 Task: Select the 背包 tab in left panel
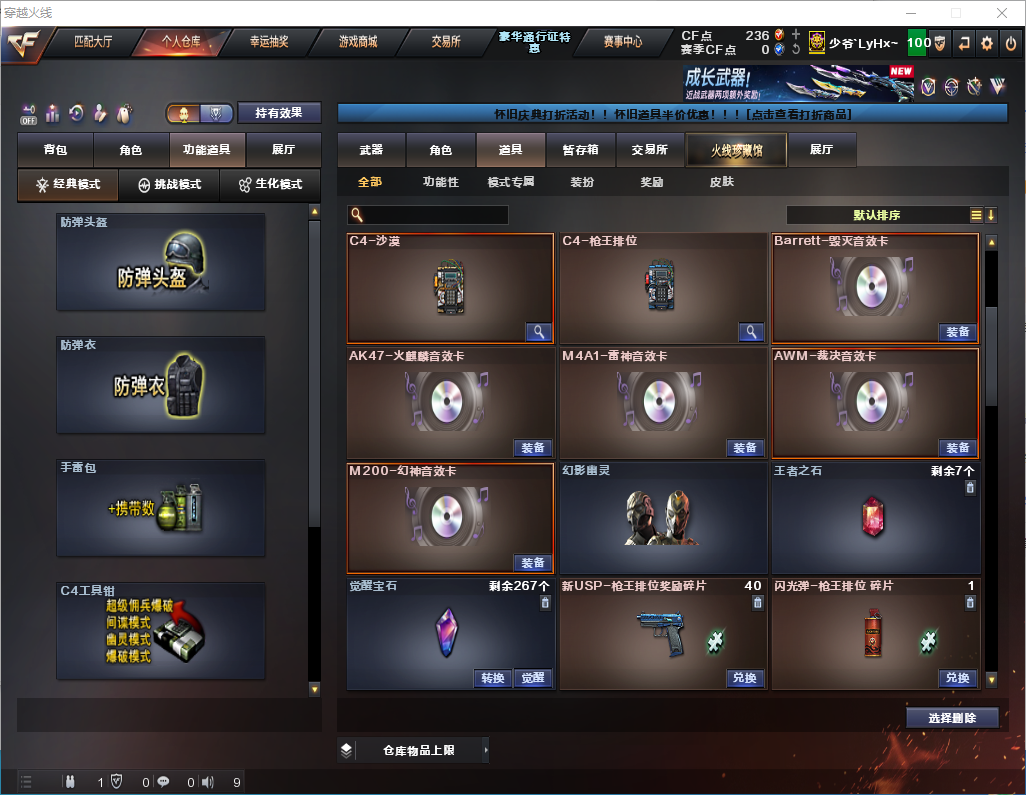55,150
